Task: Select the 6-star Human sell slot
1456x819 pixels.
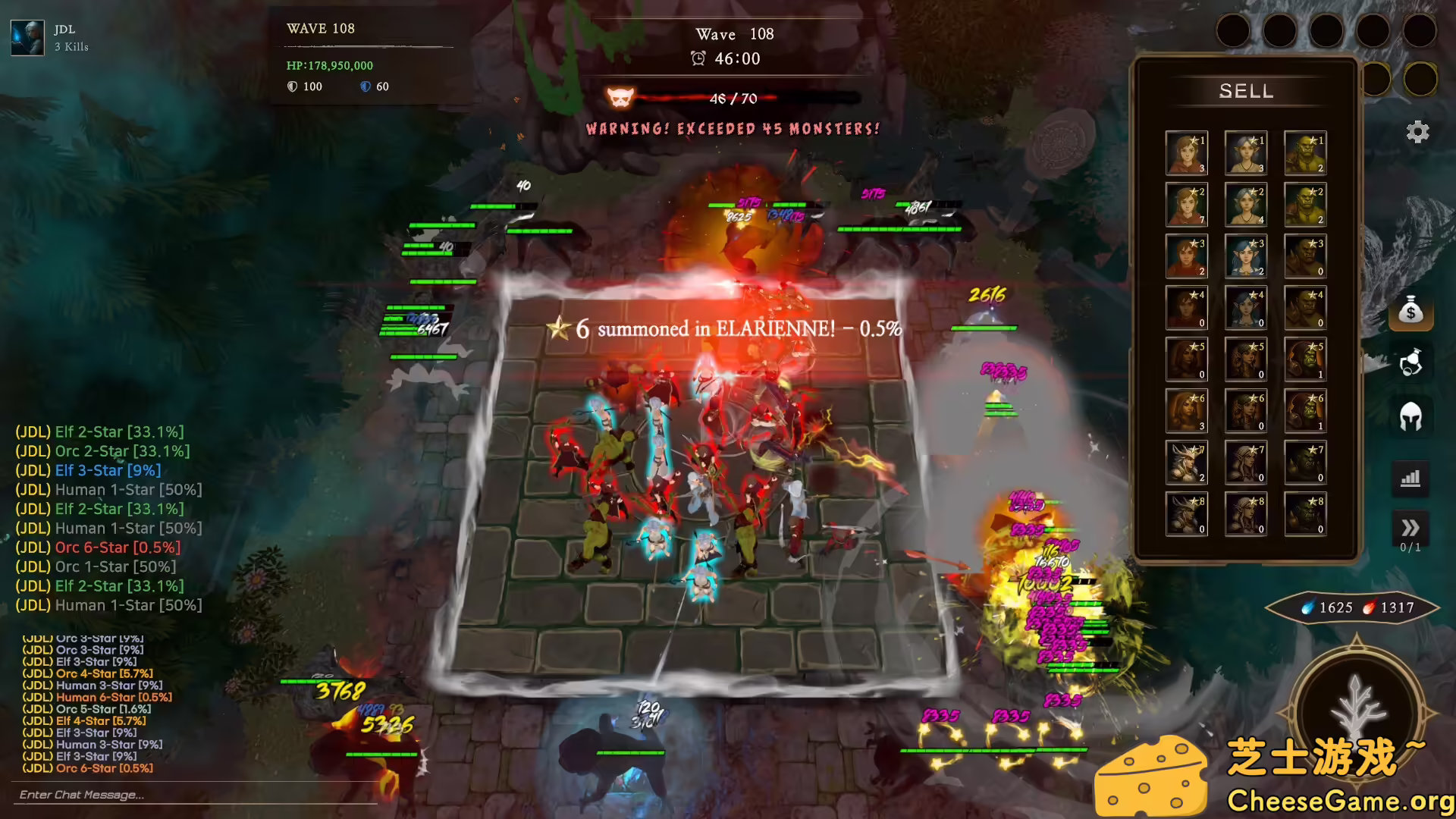Action: (x=1186, y=411)
